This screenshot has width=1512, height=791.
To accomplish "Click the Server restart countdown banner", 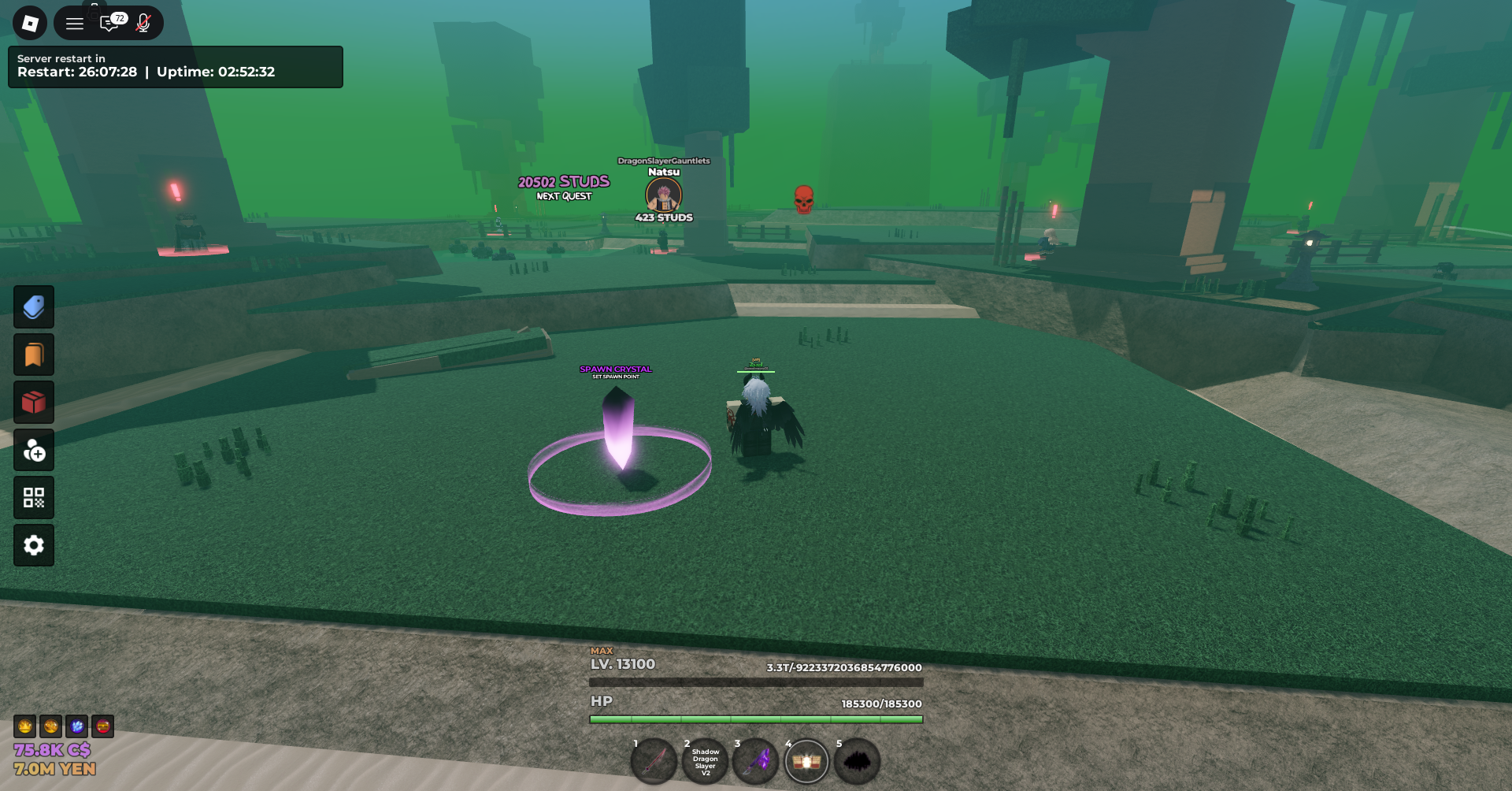I will tap(175, 67).
